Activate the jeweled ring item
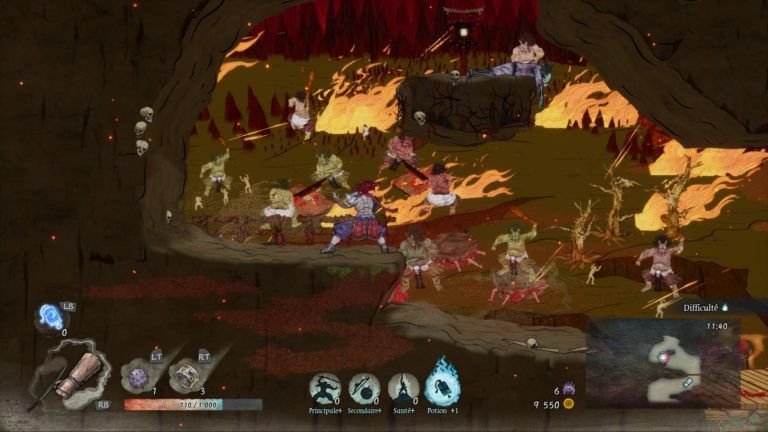 [x=185, y=376]
